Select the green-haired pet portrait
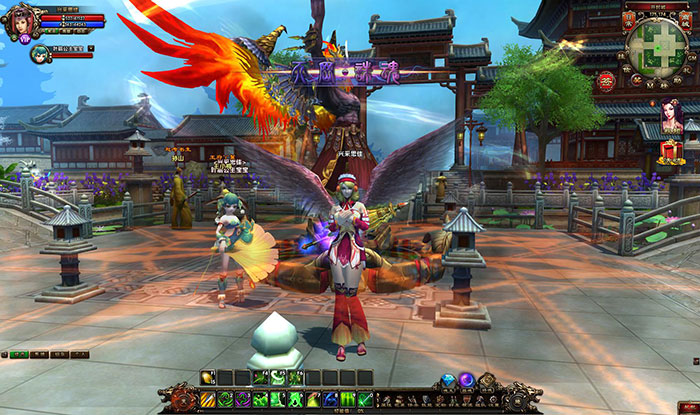Screen dimensions: 700x415 (x=38, y=51)
